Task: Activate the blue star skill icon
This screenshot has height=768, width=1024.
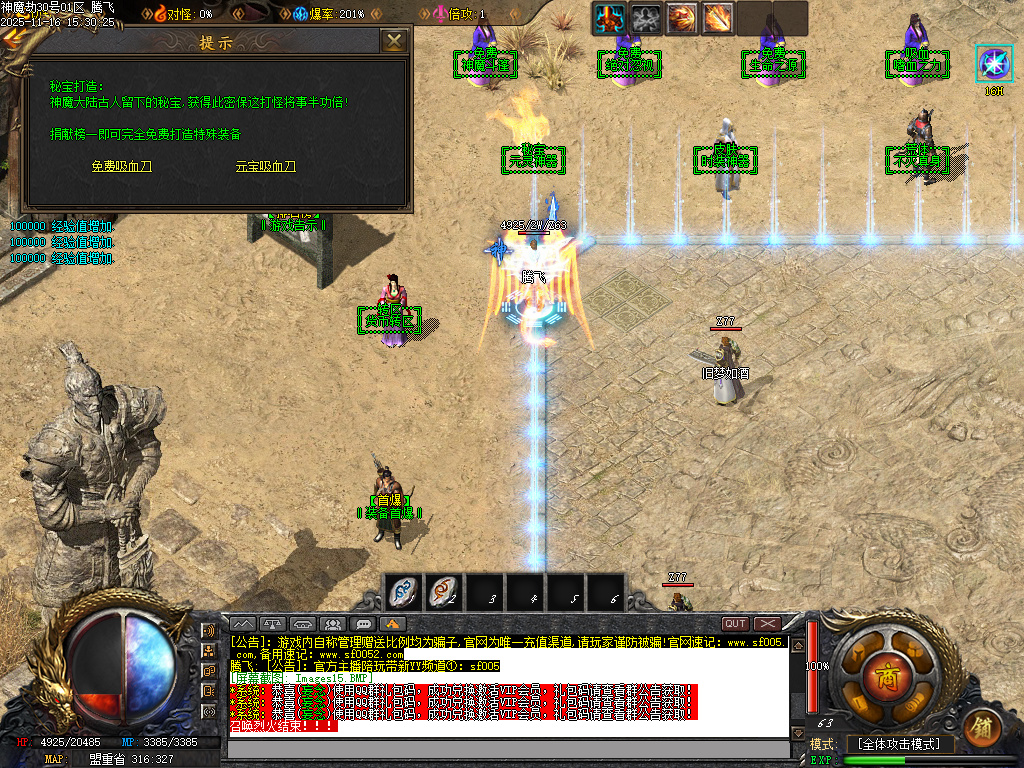Action: 993,64
